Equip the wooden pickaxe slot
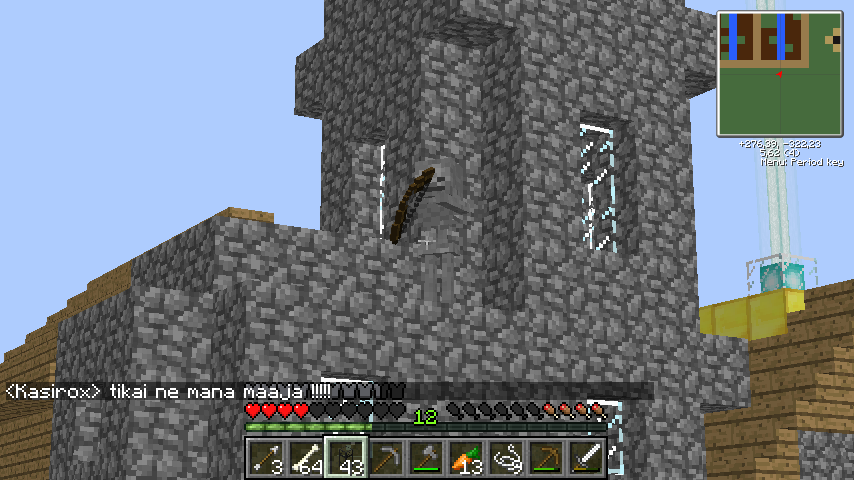Image resolution: width=854 pixels, height=480 pixels. [x=546, y=458]
